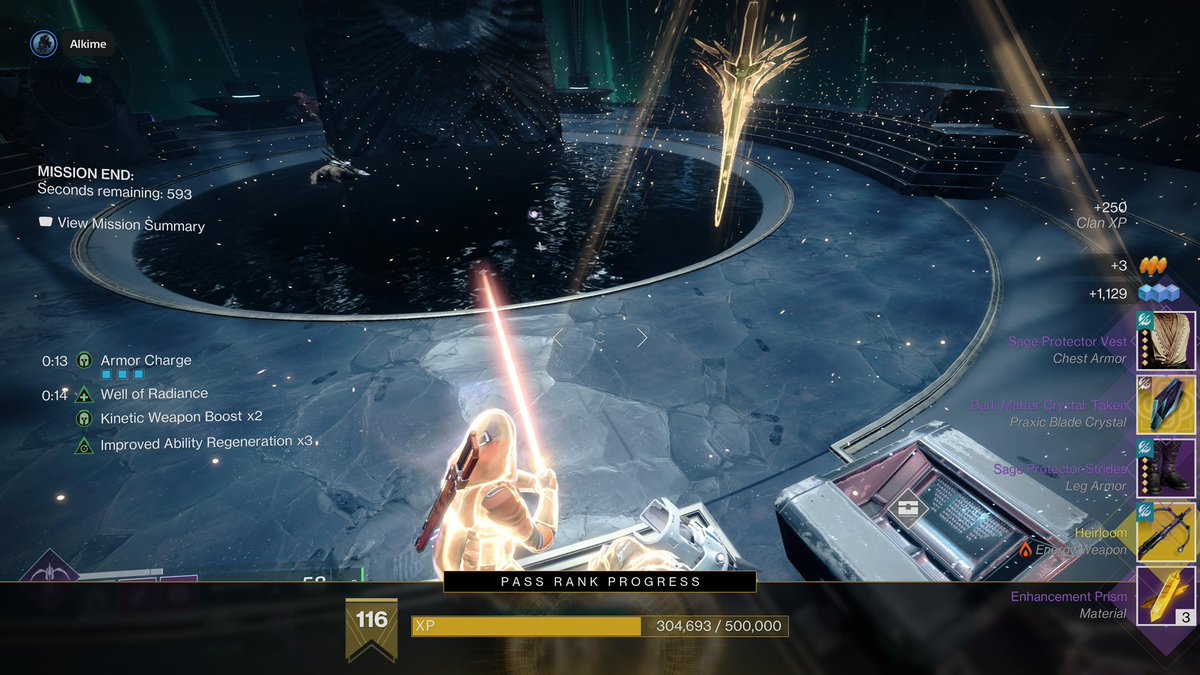Open the View Mission Summary option
This screenshot has width=1200, height=675.
[121, 225]
